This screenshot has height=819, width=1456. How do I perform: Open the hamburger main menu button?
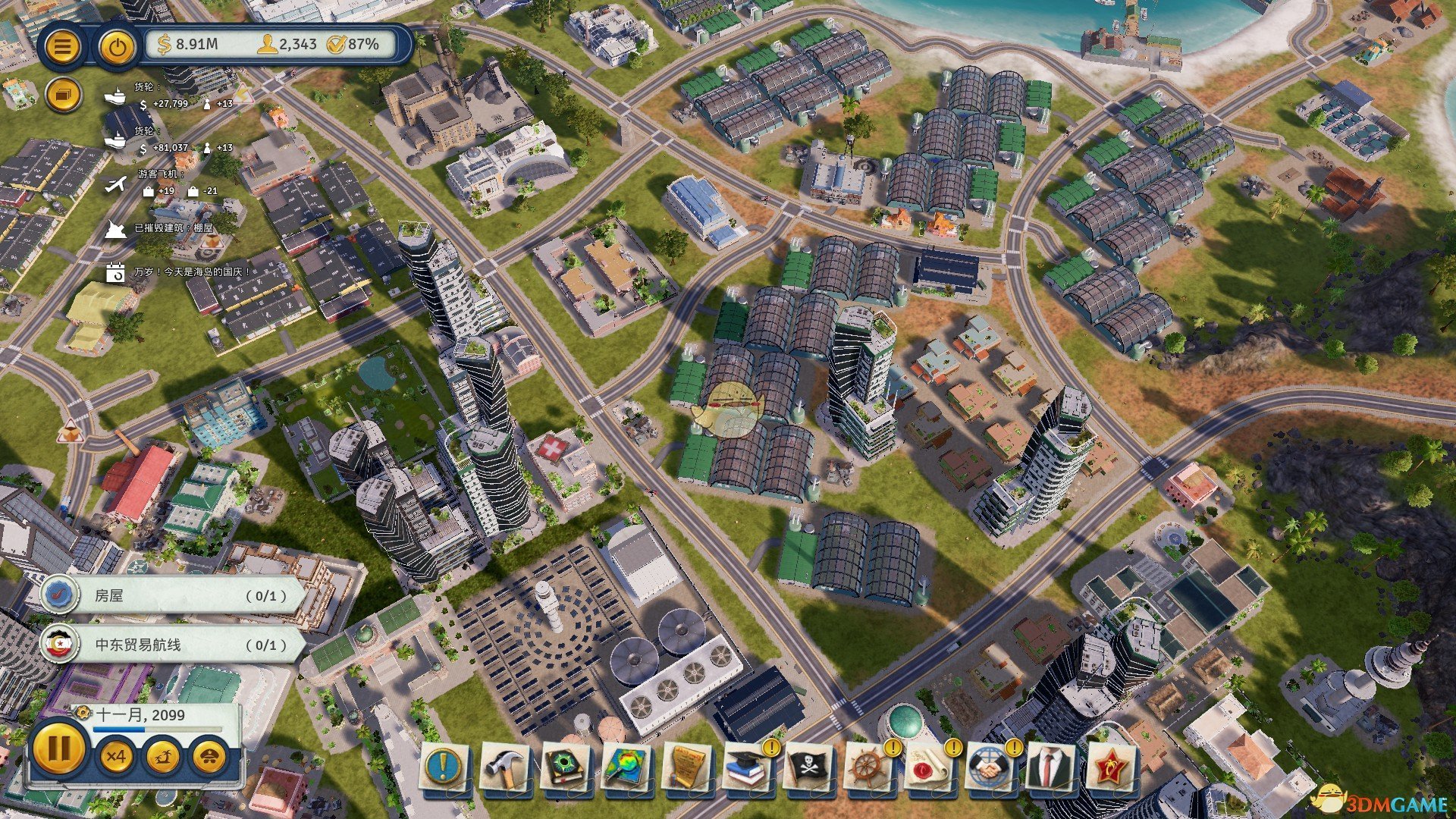click(x=63, y=47)
